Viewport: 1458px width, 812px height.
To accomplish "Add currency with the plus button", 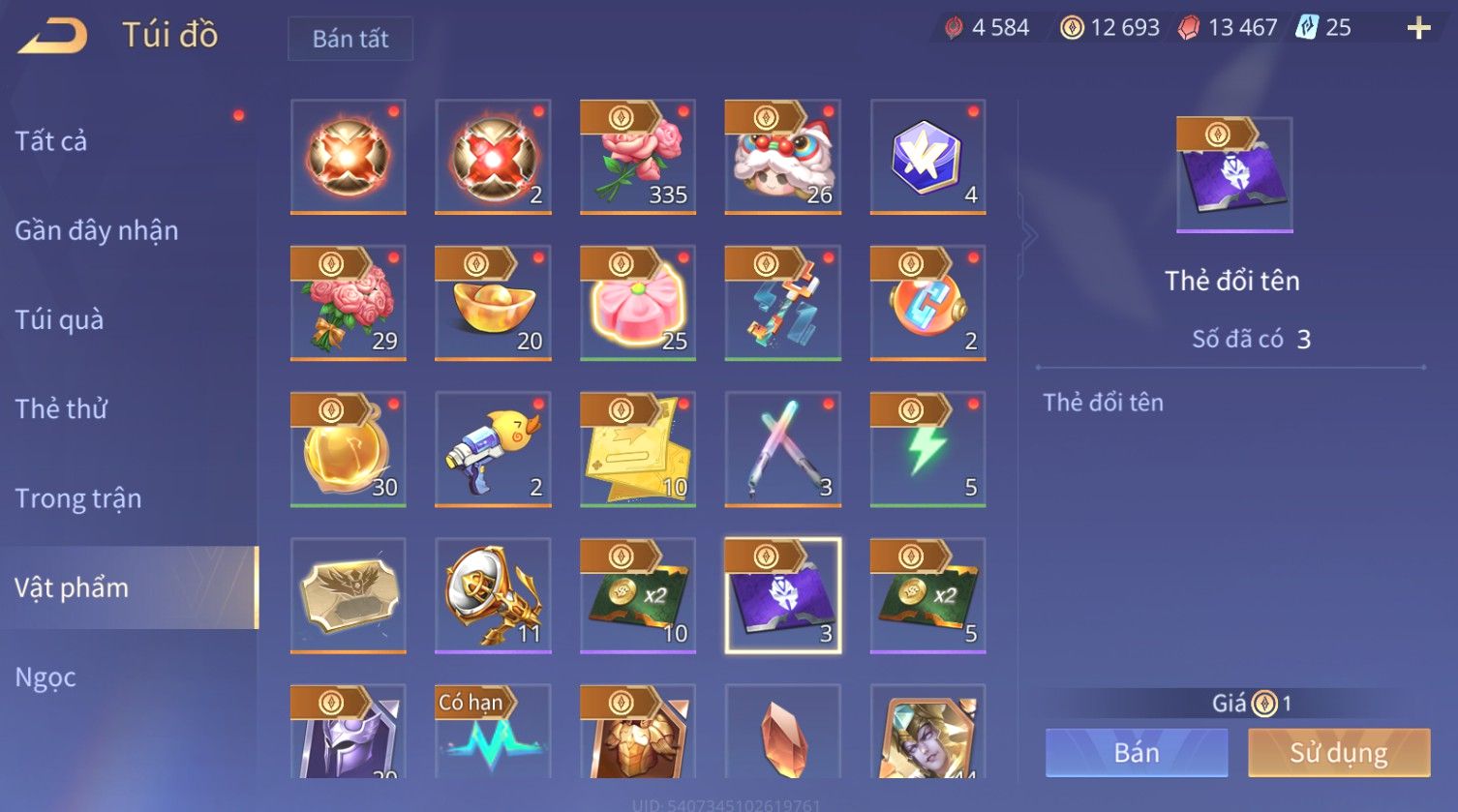I will [1418, 28].
